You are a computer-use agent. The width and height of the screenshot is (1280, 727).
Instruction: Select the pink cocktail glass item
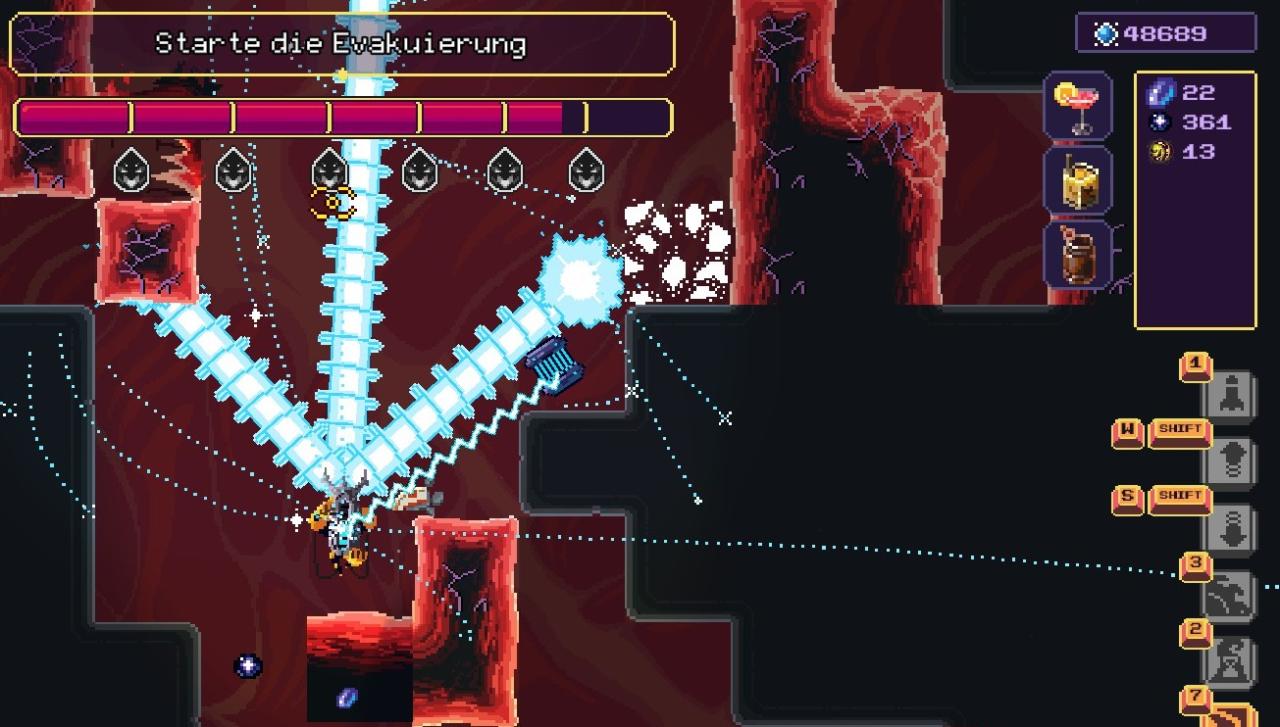pos(1078,106)
